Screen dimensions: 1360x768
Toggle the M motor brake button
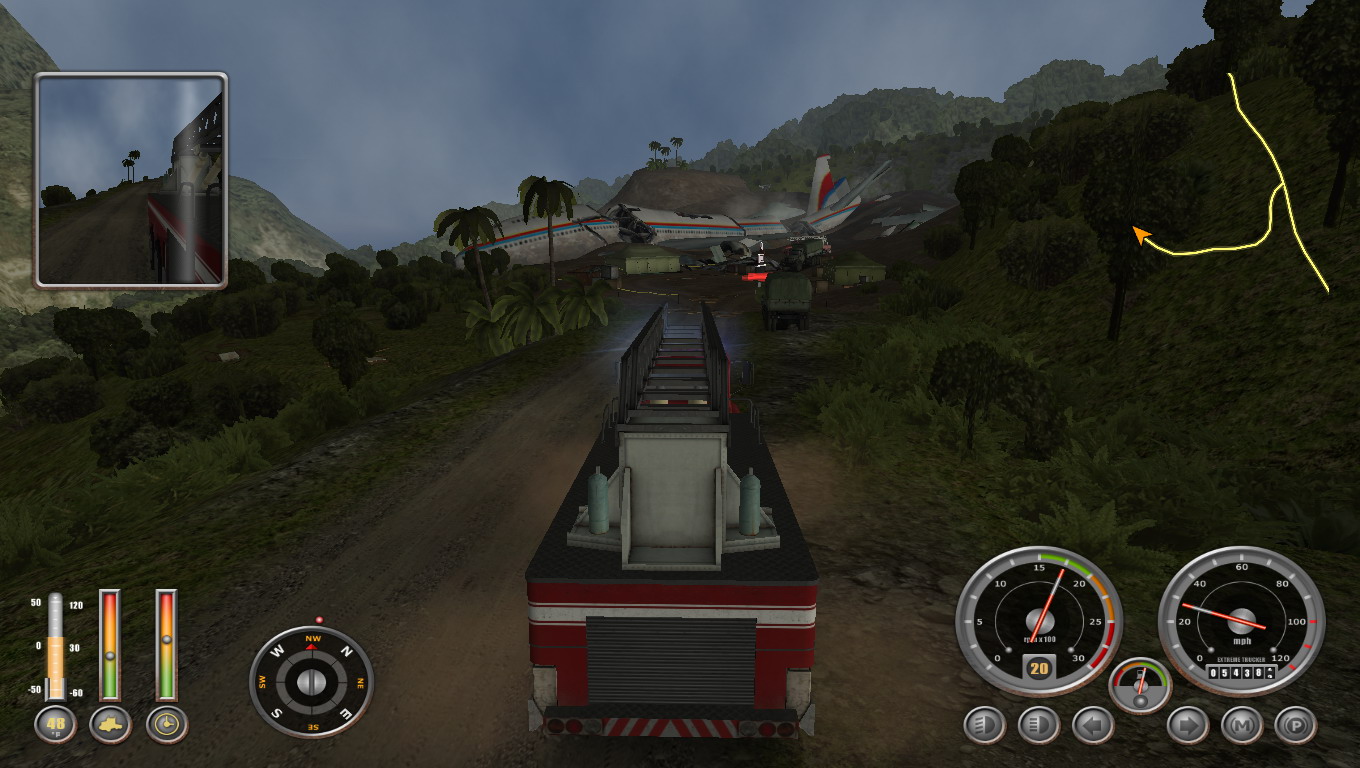1242,725
